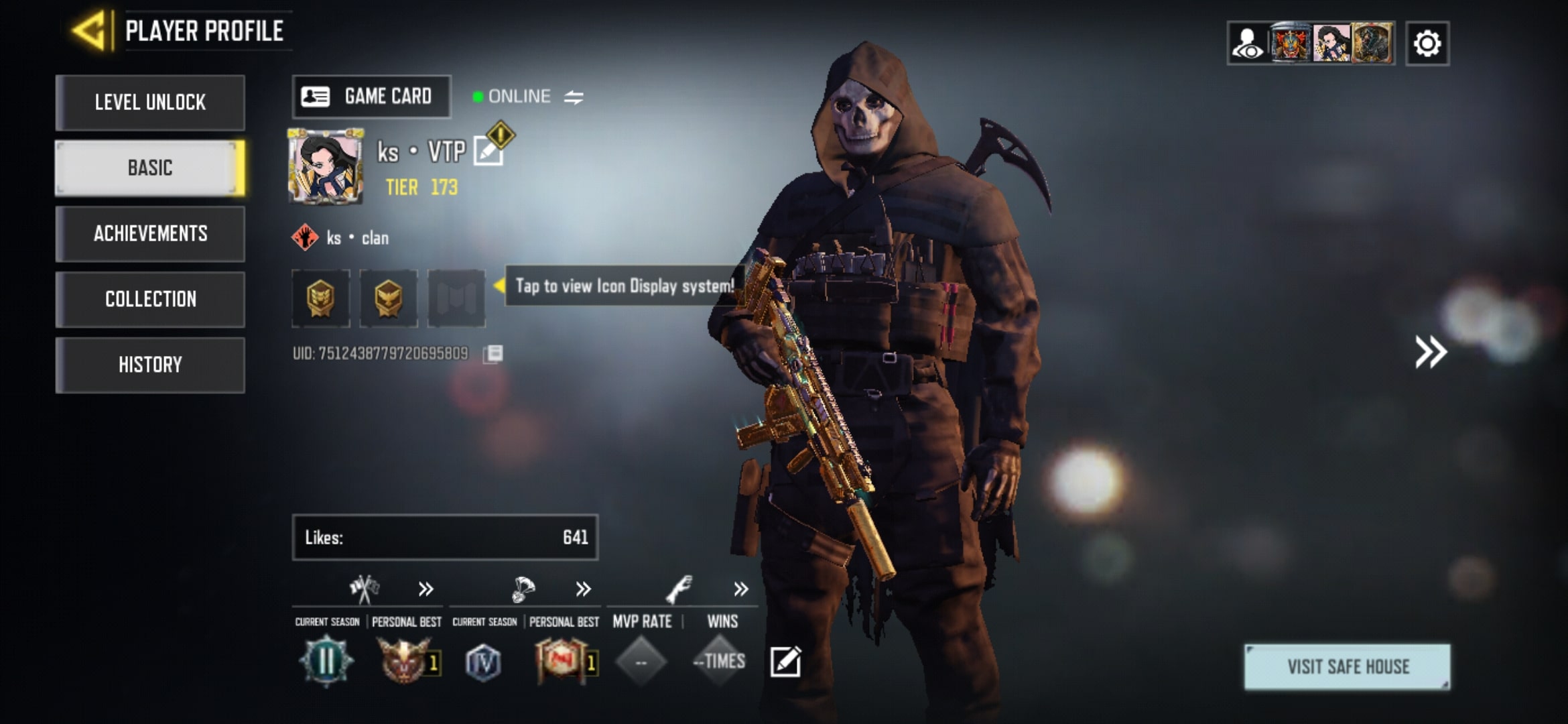Image resolution: width=1568 pixels, height=724 pixels.
Task: View the History tab
Action: pos(150,365)
